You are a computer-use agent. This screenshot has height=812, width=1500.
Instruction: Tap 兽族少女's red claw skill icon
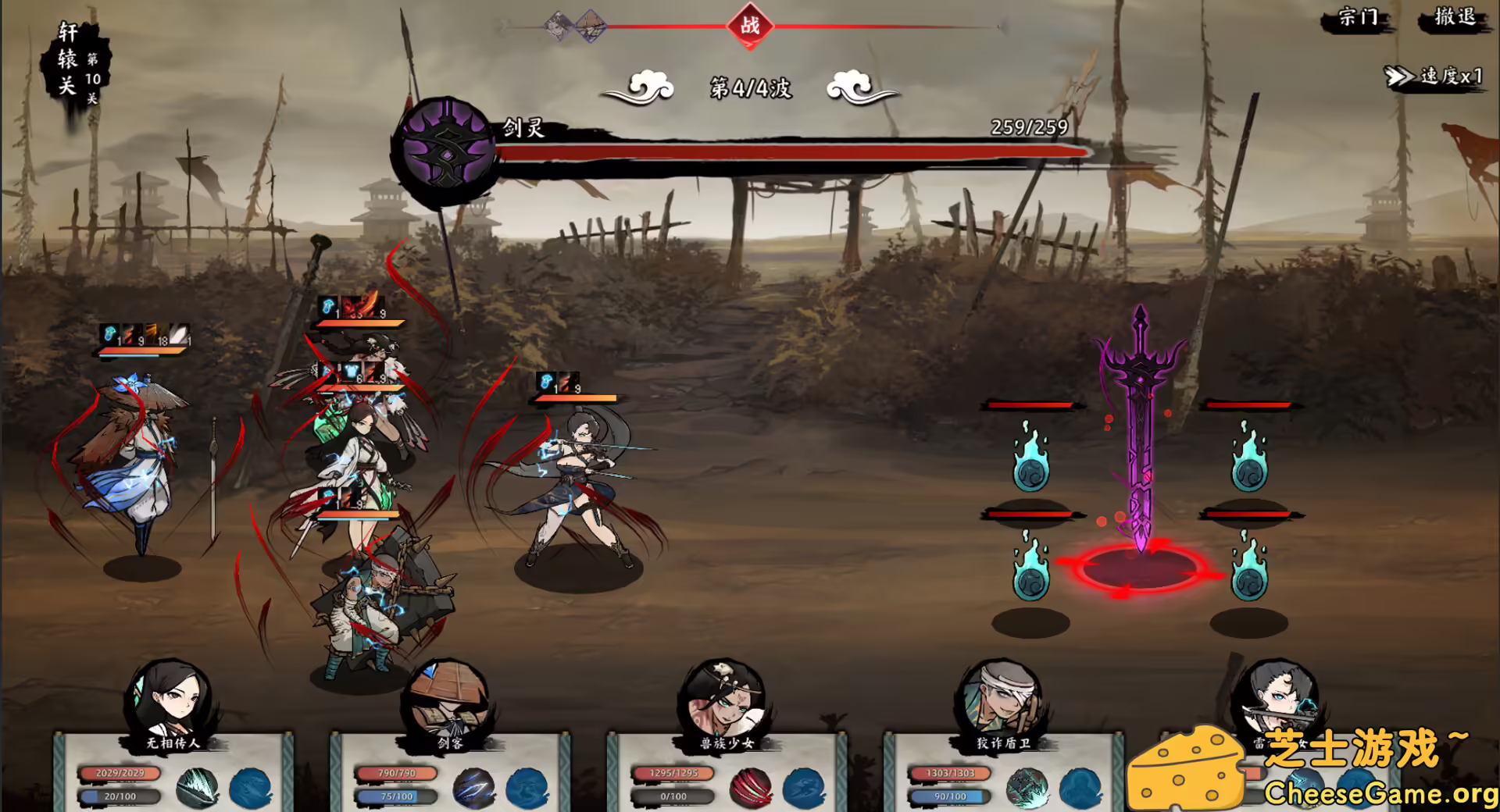coord(752,790)
